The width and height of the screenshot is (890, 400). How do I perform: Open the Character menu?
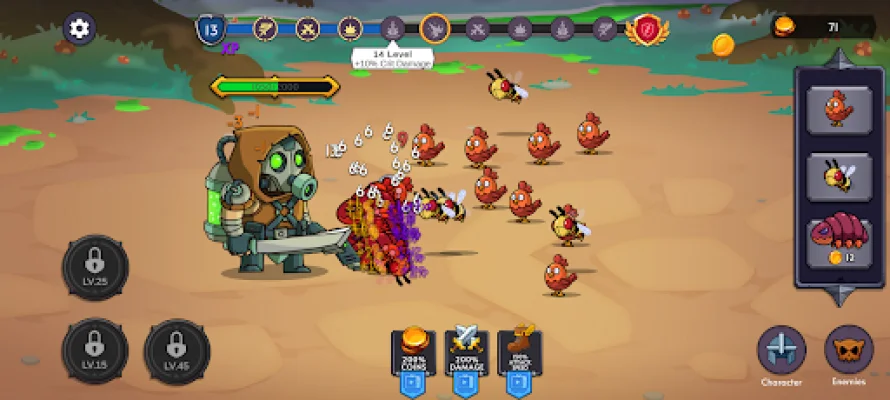tap(781, 352)
